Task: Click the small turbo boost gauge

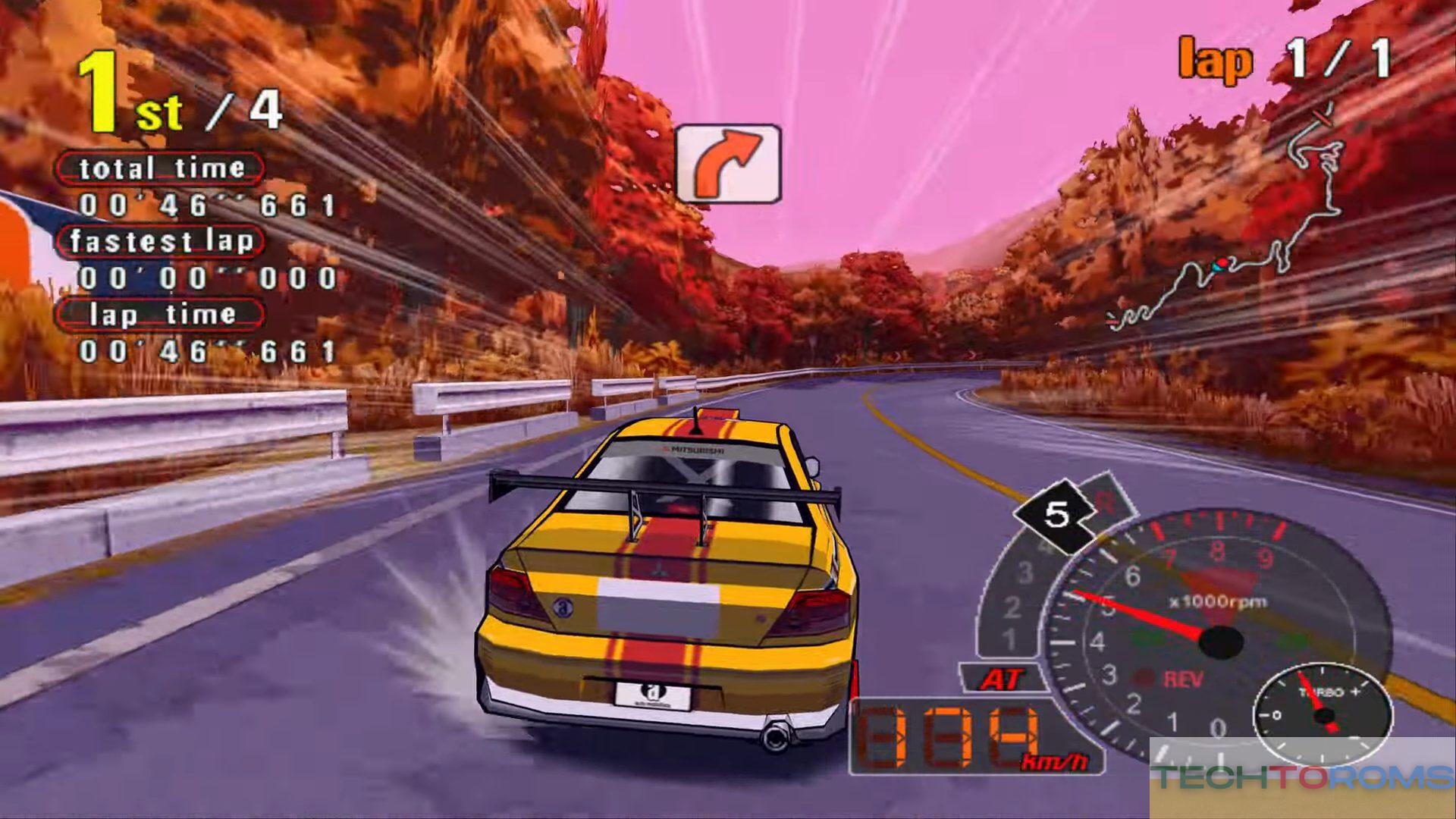Action: (1322, 713)
